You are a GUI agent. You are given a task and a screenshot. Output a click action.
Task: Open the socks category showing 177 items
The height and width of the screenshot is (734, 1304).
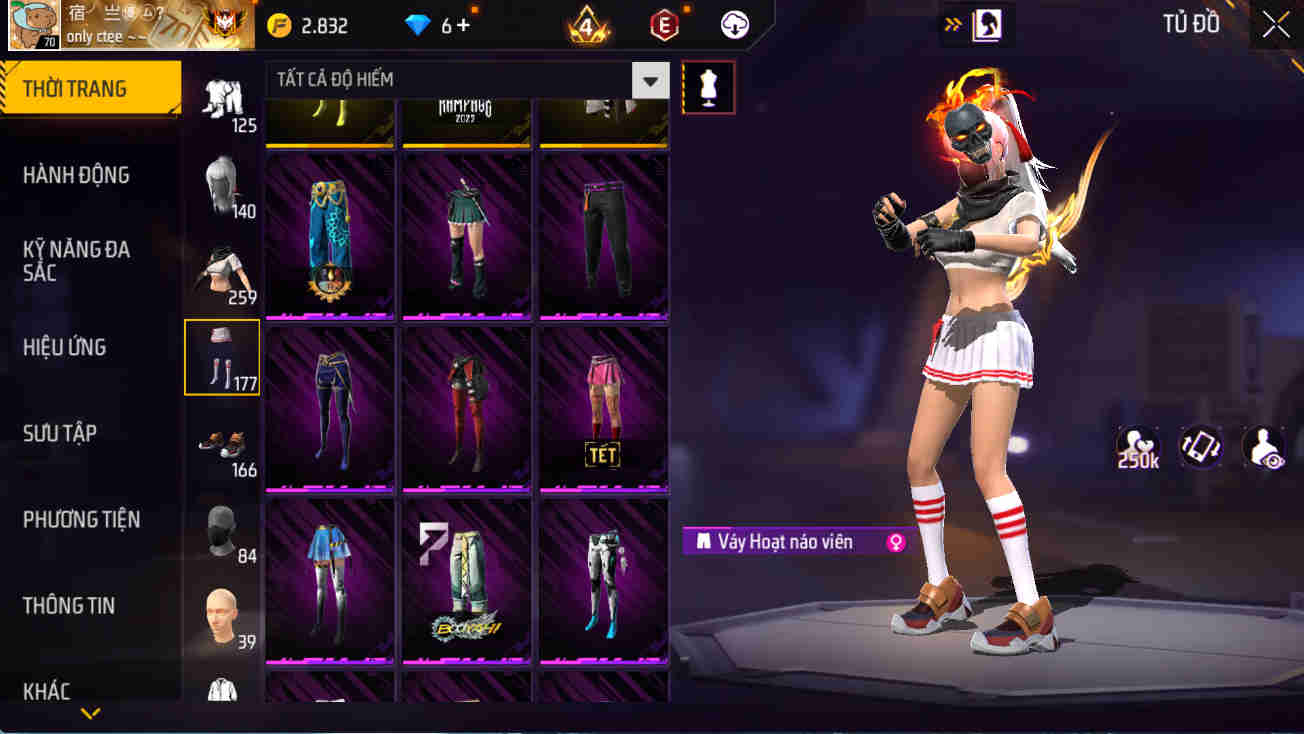(221, 357)
